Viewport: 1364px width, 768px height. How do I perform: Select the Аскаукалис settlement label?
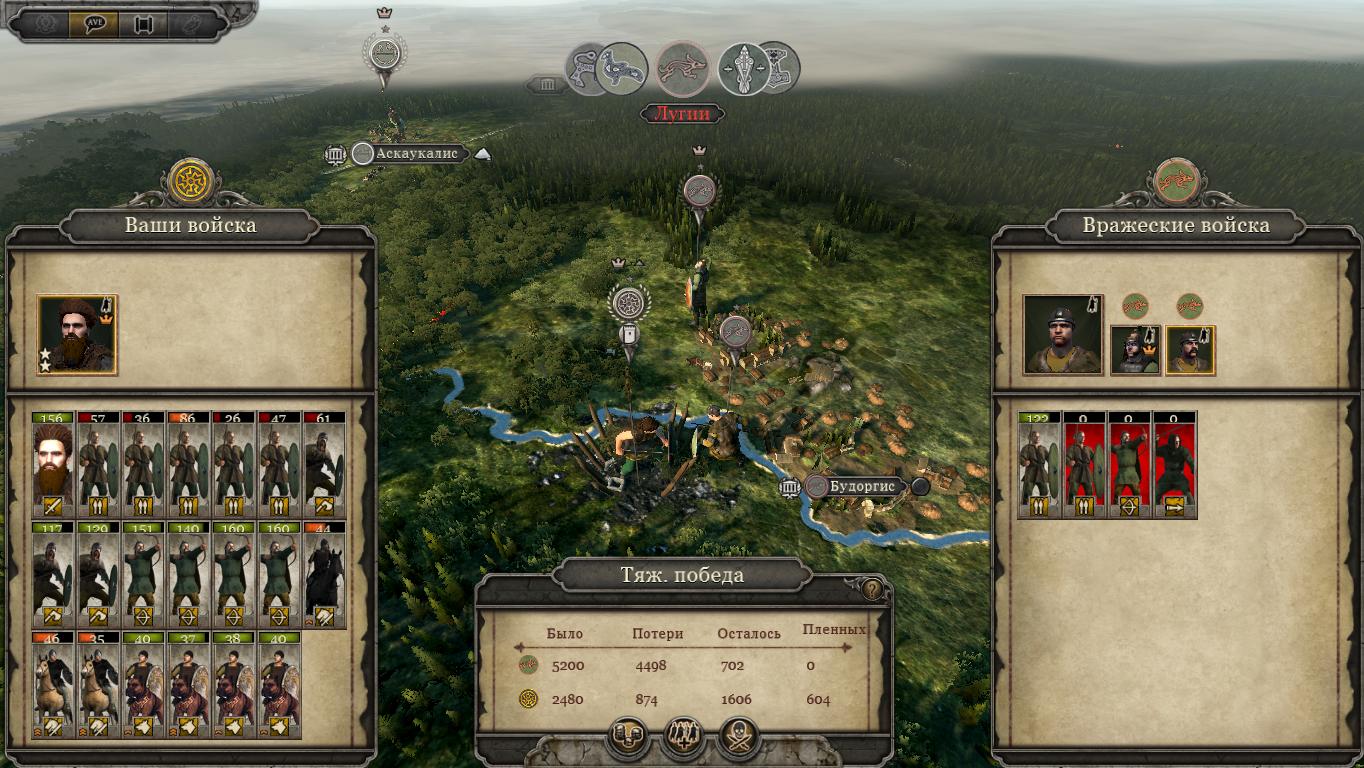(418, 153)
